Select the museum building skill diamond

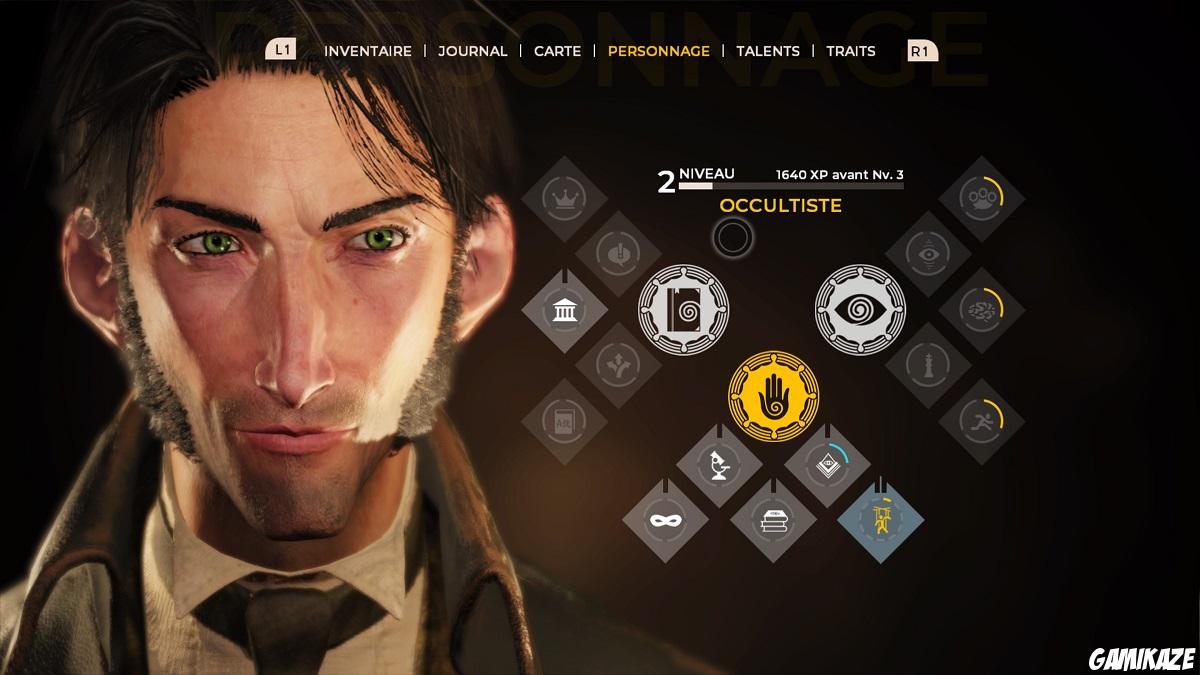coord(564,309)
